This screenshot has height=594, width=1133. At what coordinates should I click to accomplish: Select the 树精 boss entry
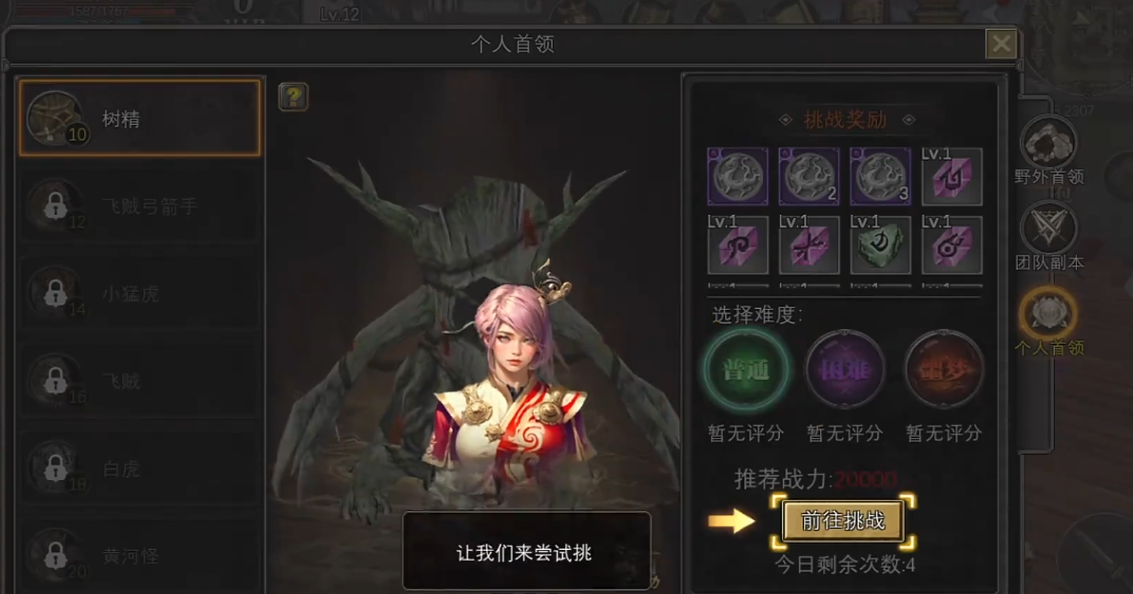pyautogui.click(x=139, y=119)
